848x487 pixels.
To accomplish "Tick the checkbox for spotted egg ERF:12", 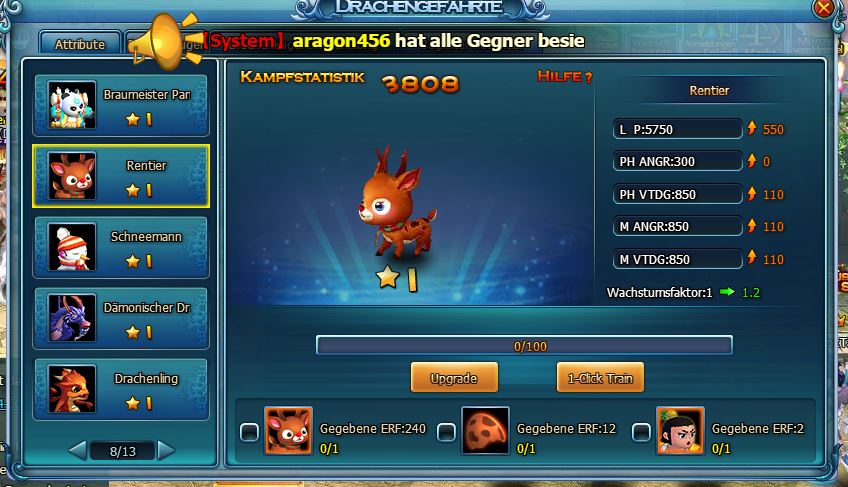I will pos(446,432).
